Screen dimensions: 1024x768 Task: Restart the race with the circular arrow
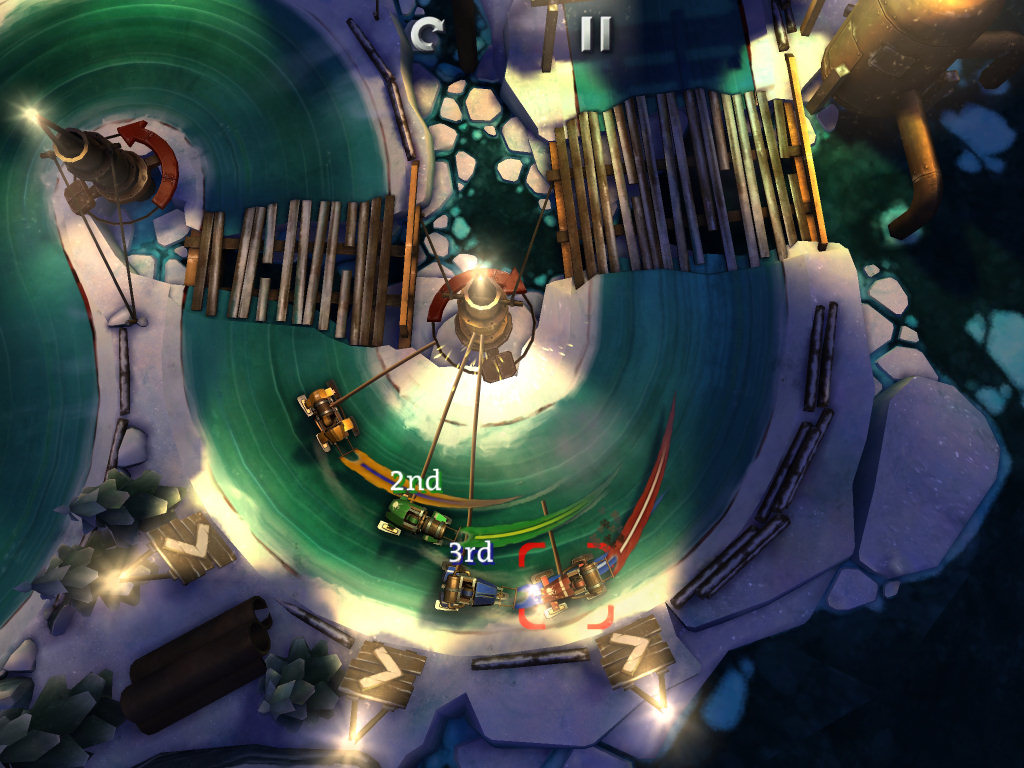427,35
